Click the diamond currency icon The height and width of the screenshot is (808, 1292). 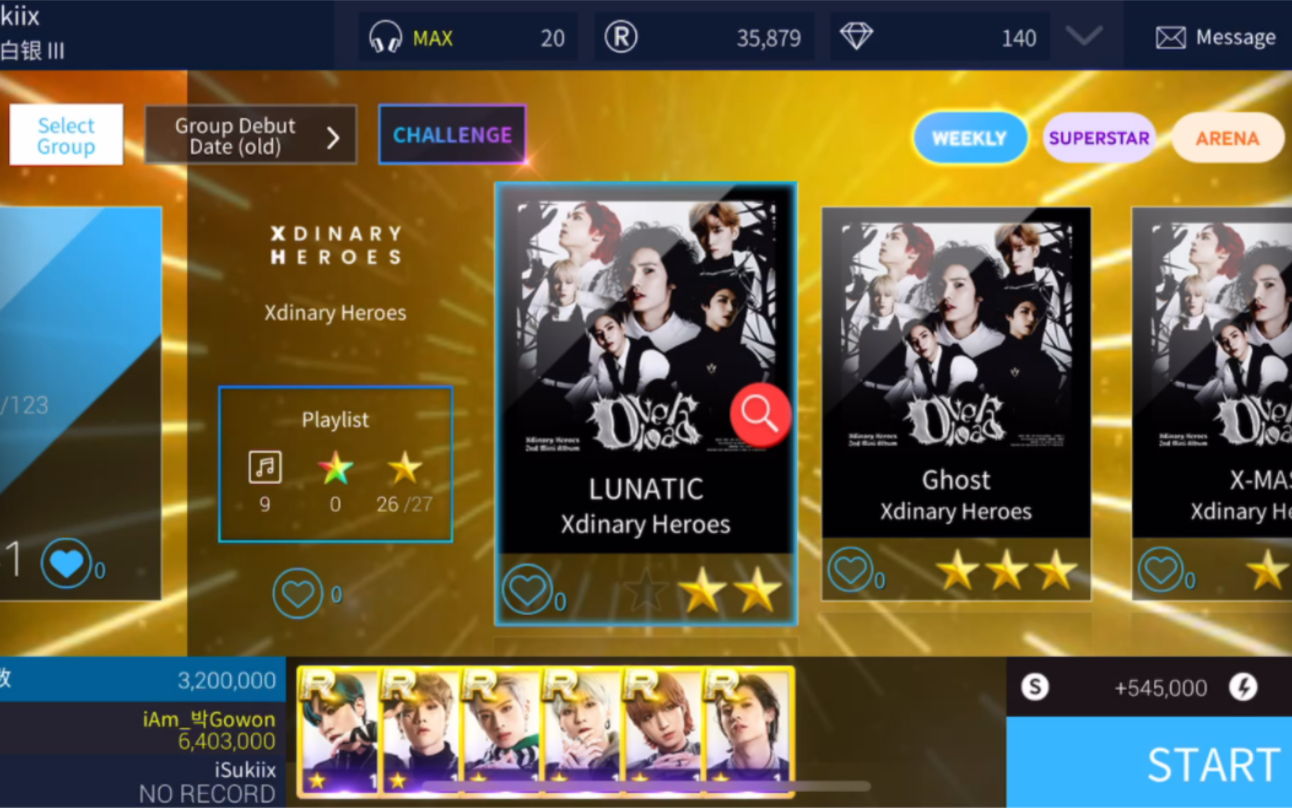click(x=858, y=36)
